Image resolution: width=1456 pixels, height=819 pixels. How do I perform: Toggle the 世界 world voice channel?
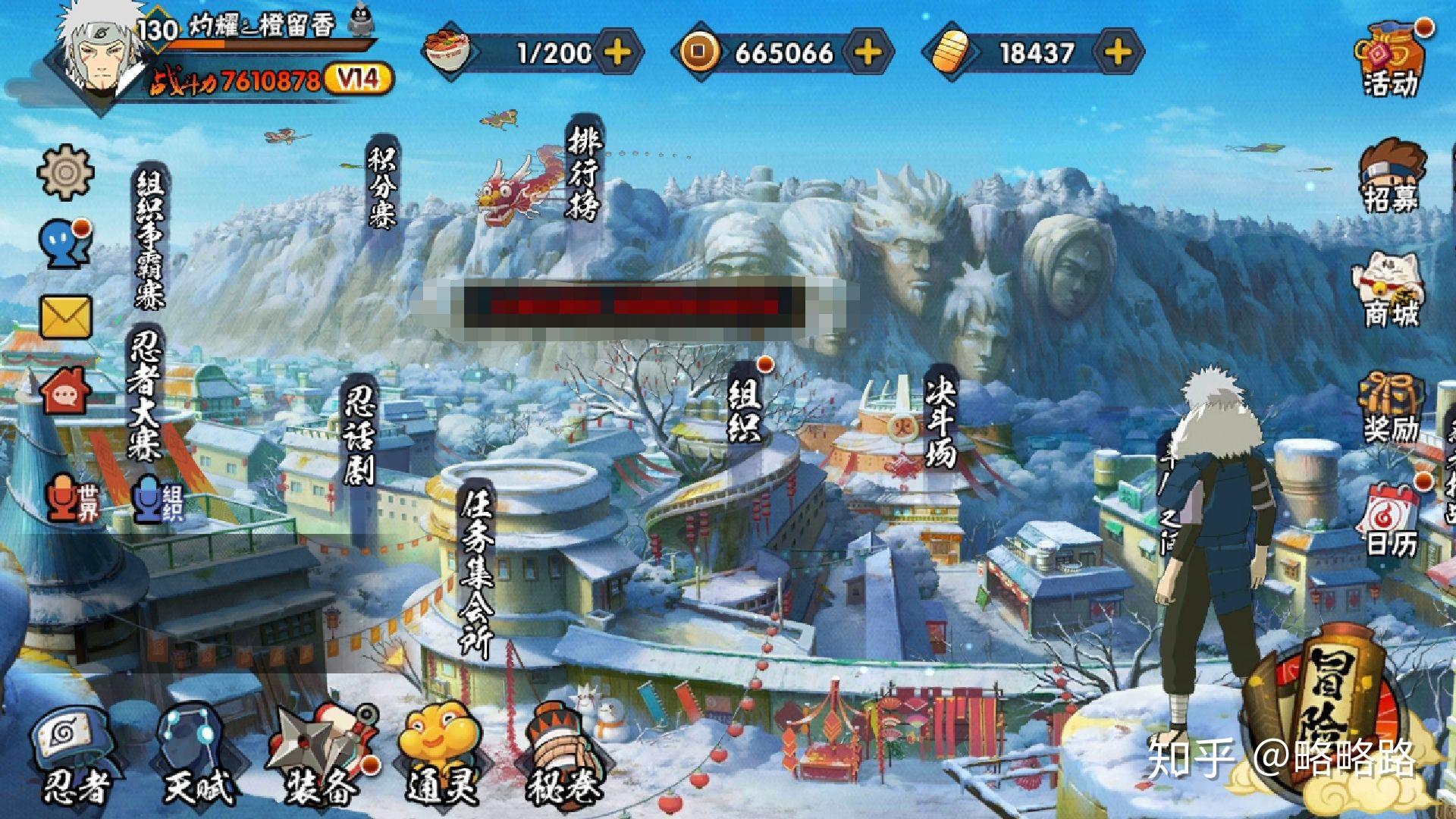pos(74,498)
